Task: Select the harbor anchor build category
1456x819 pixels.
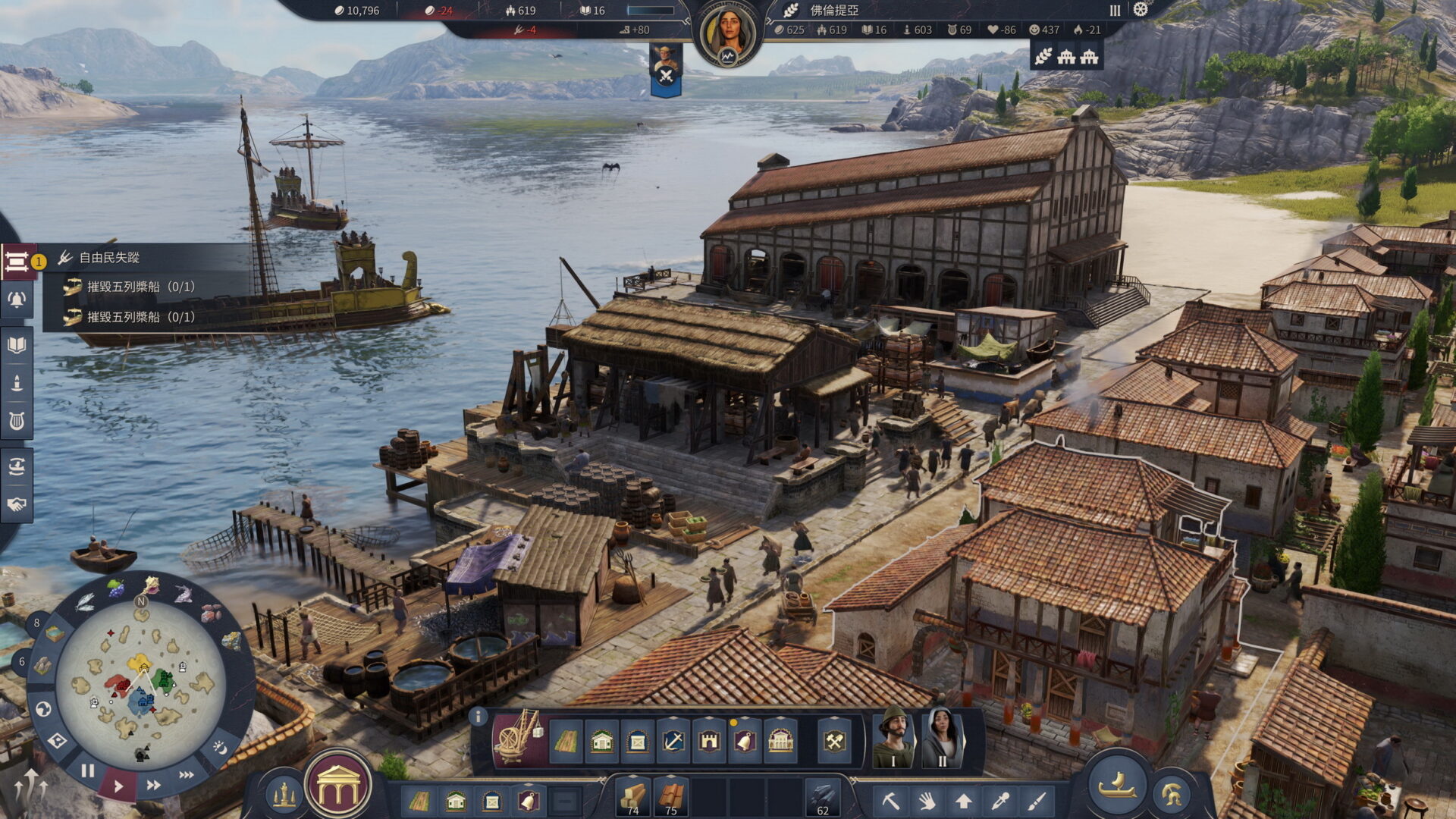Action: pyautogui.click(x=673, y=741)
